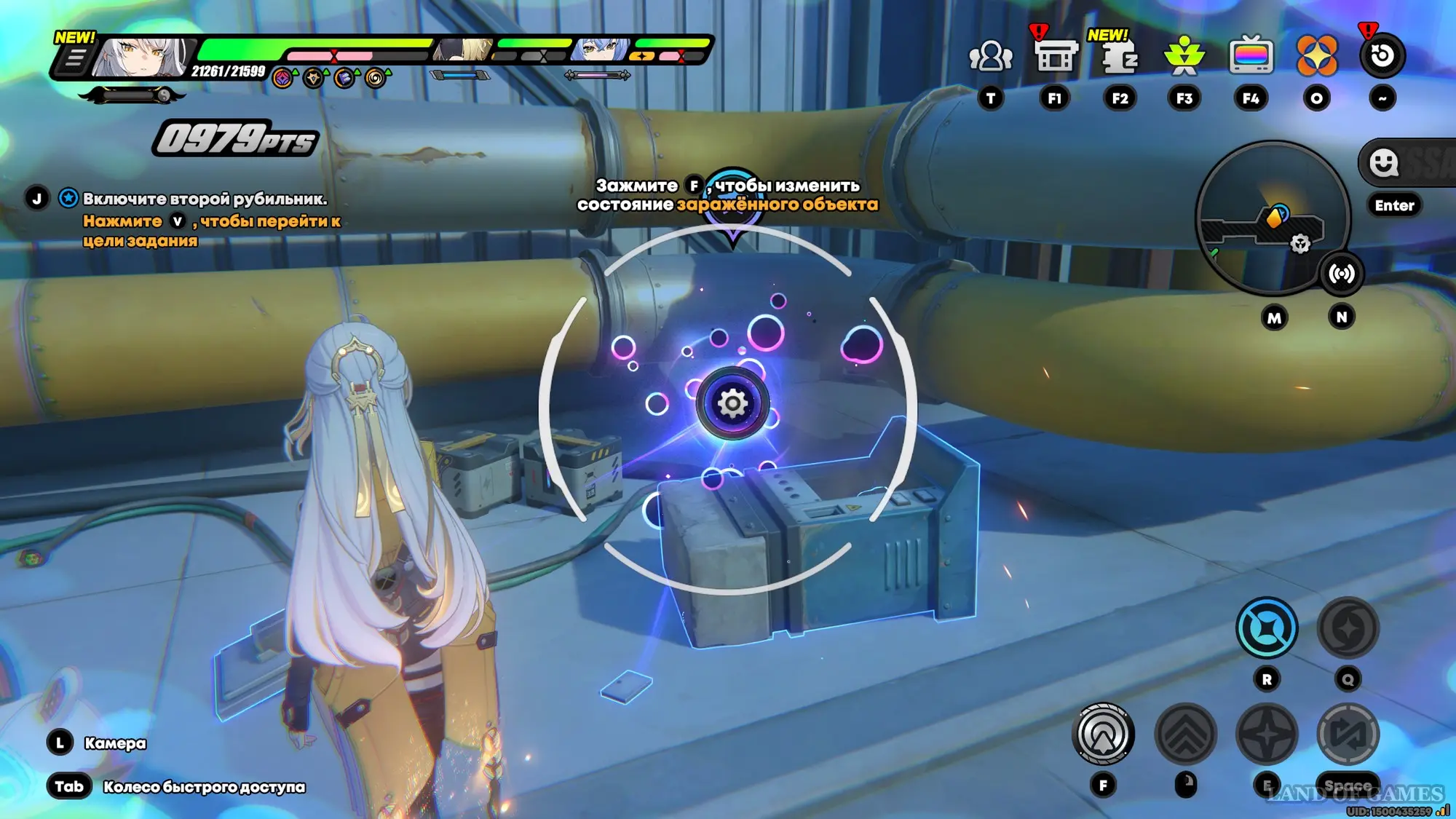
Task: Open the friends and co-op icon
Action: point(990,56)
